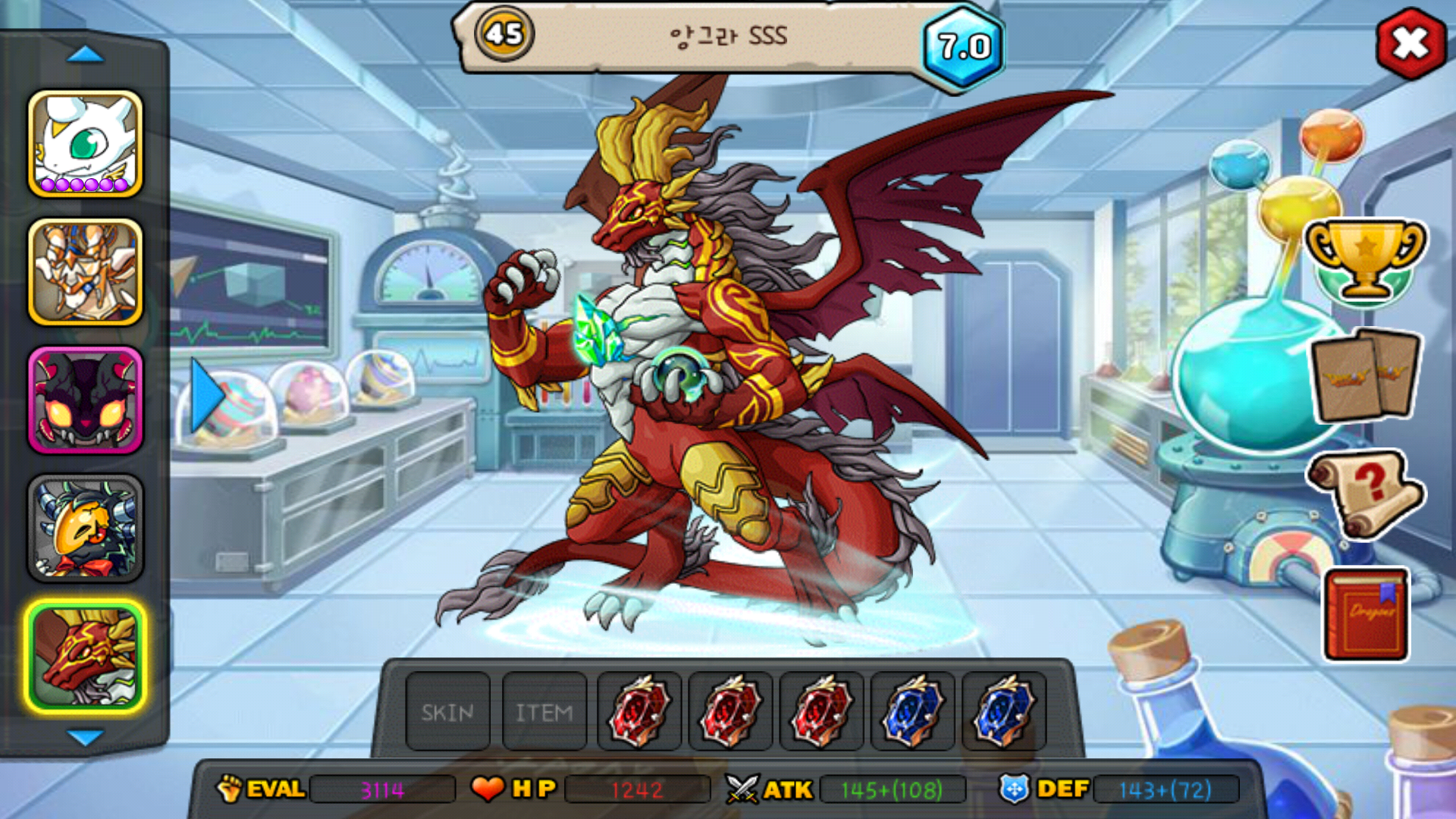Viewport: 1456px width, 819px height.
Task: Open the dragon cards collection
Action: point(1365,375)
